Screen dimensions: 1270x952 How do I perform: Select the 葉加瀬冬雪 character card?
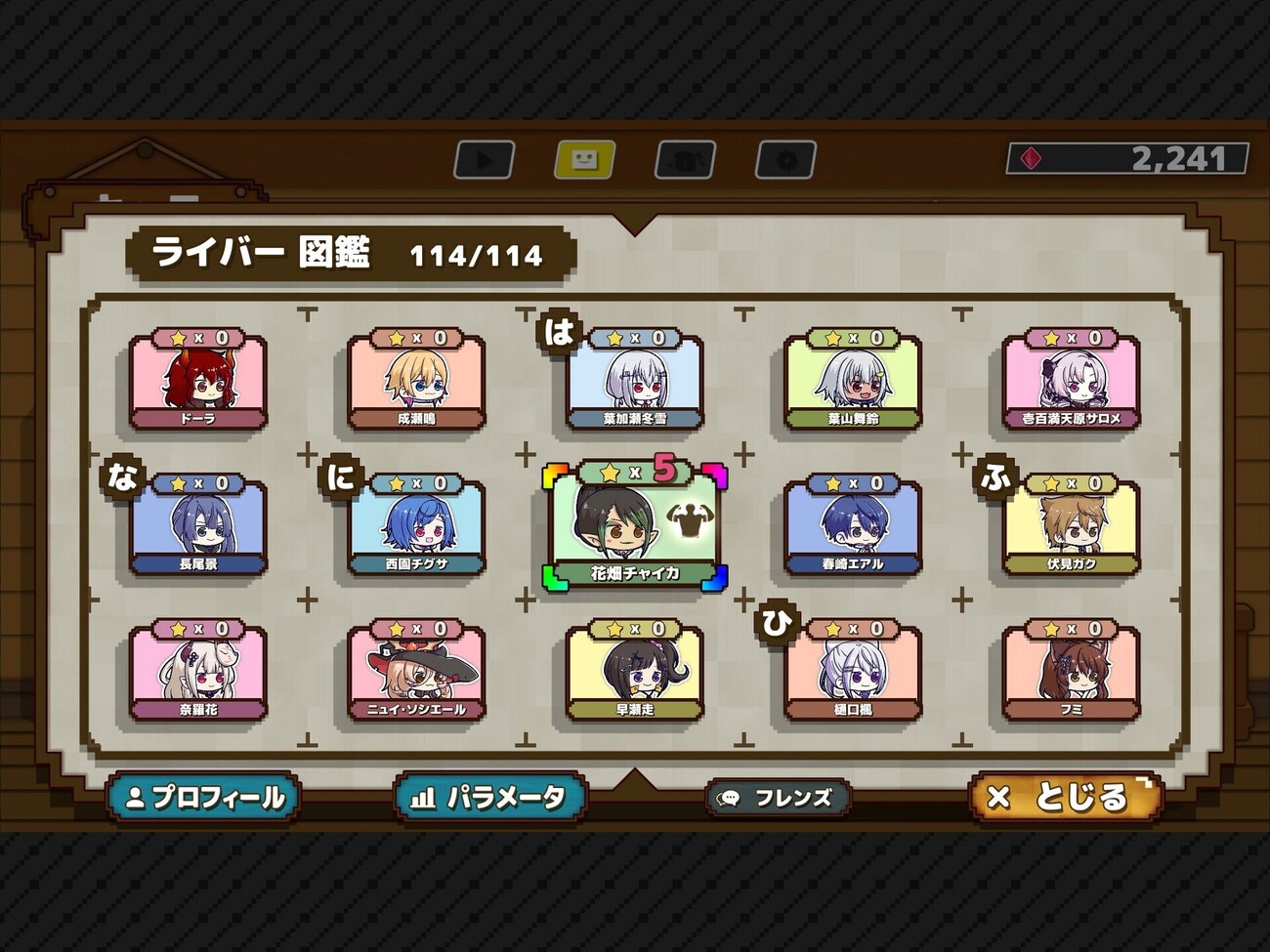pos(635,383)
